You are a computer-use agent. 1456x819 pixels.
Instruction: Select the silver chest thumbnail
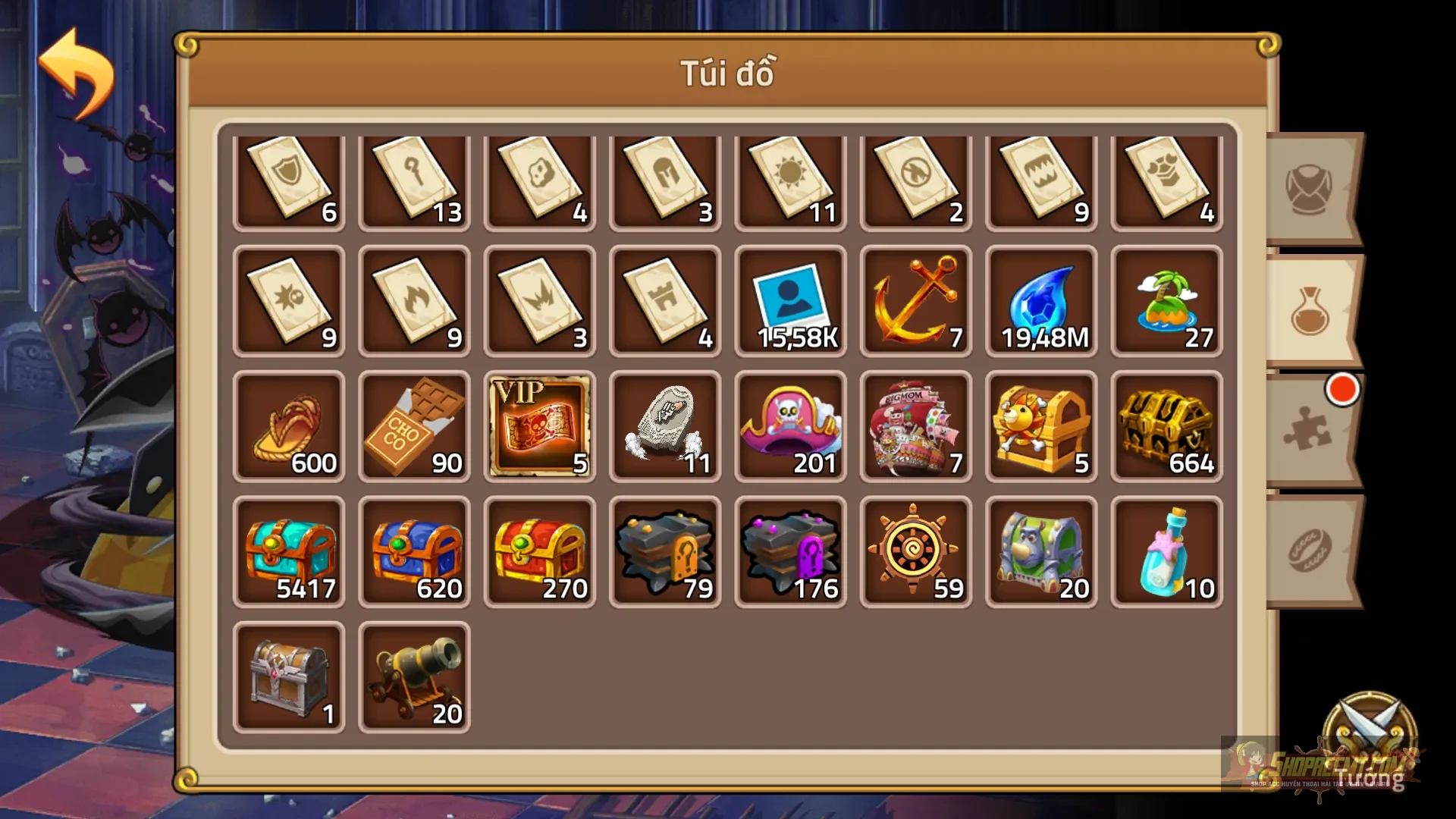tap(290, 677)
